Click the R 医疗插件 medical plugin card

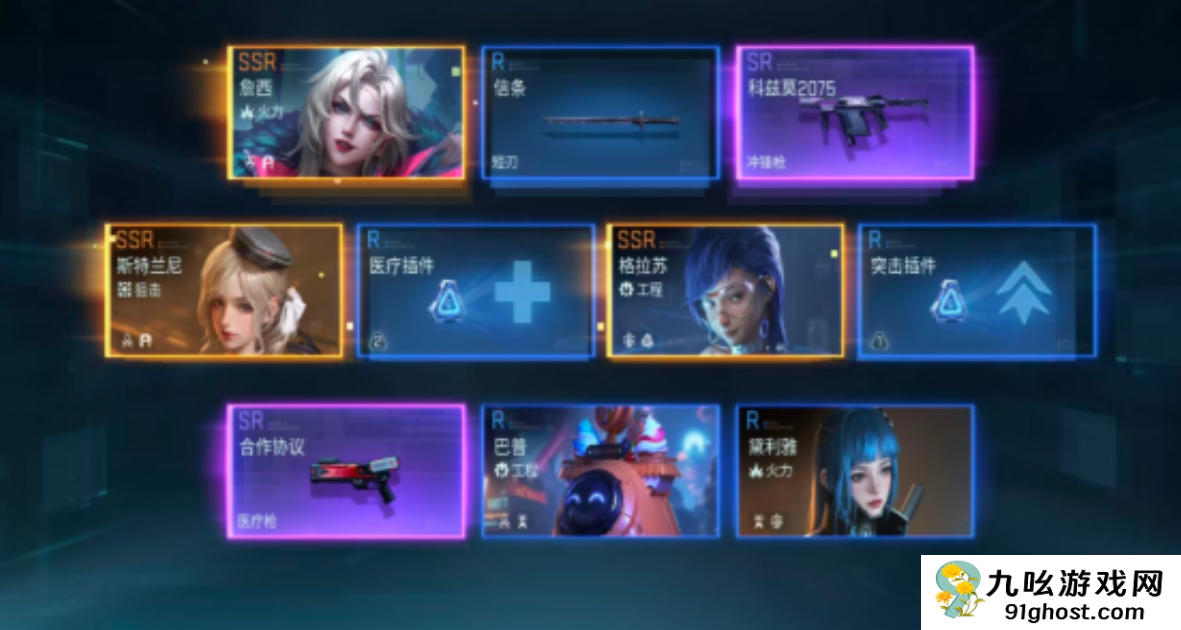coord(476,290)
